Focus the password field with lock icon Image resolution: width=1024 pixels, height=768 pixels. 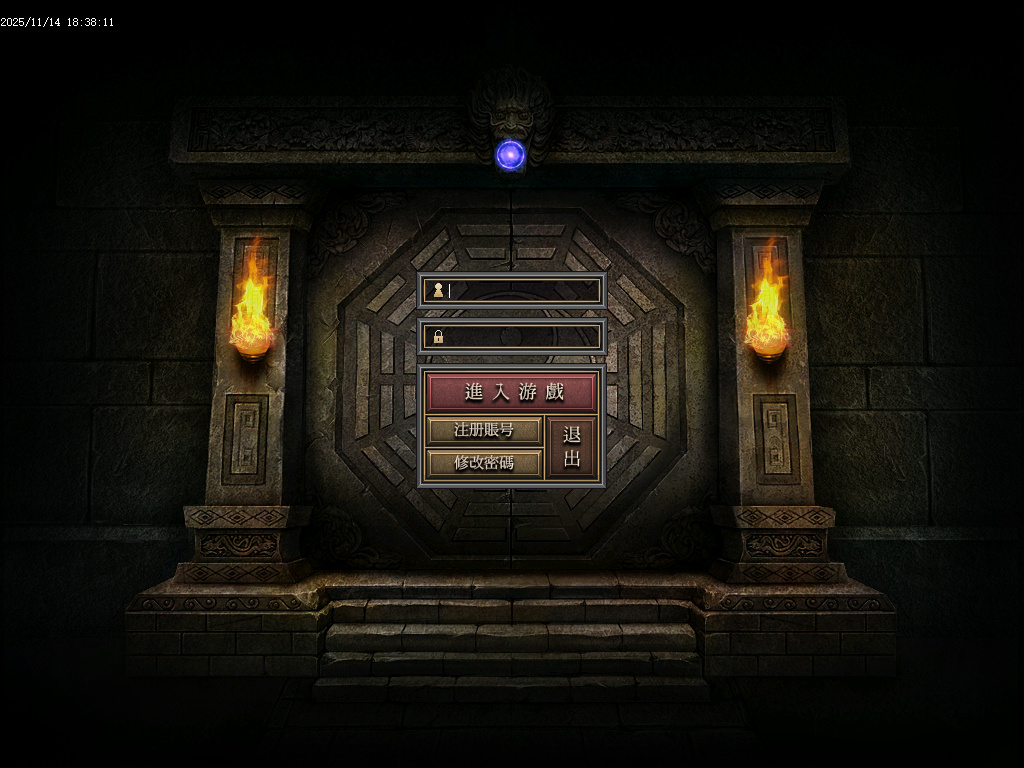point(520,337)
